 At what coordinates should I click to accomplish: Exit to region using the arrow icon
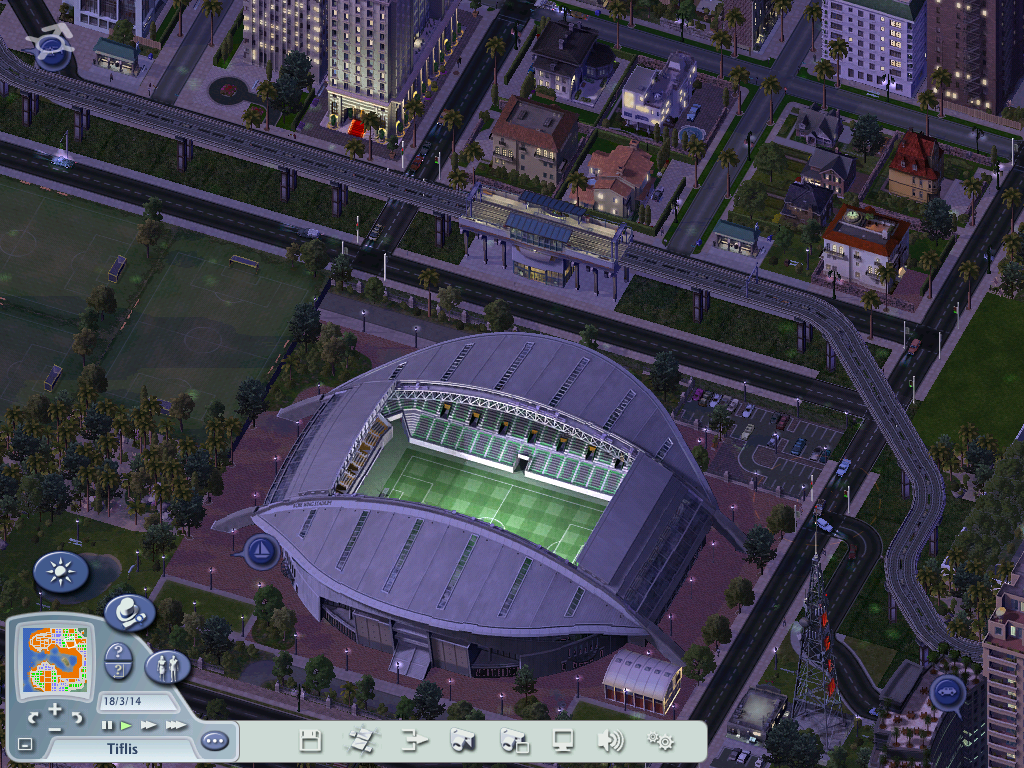[x=413, y=741]
